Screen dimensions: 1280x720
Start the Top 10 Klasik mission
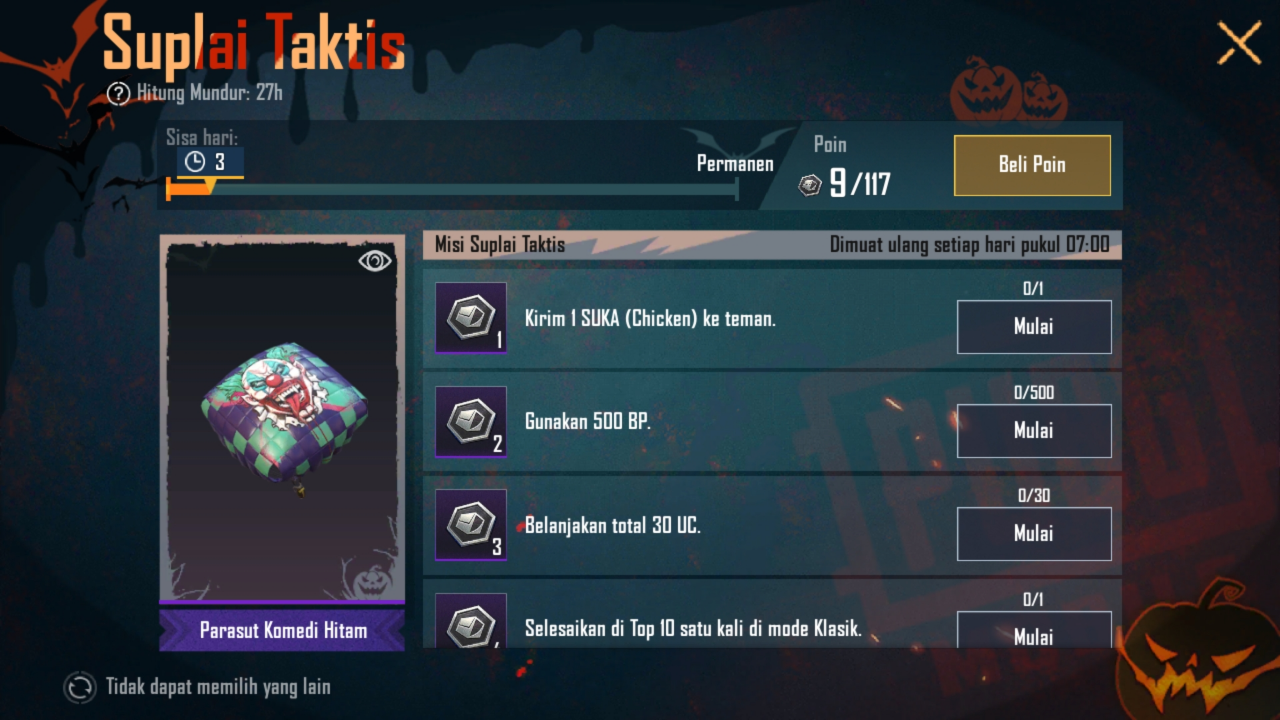1034,631
